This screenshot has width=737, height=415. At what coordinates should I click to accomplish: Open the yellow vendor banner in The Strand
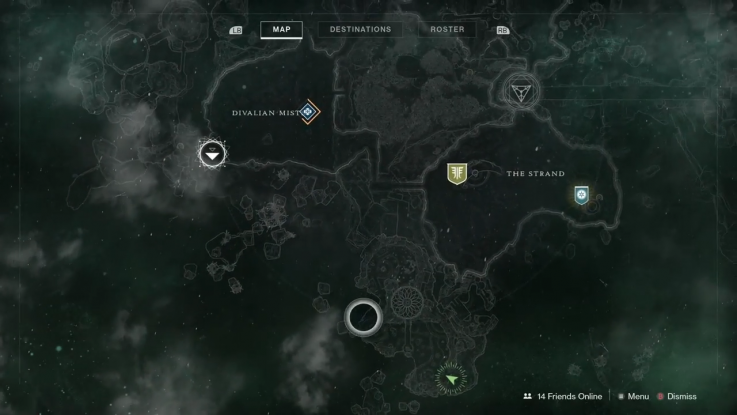click(x=457, y=174)
